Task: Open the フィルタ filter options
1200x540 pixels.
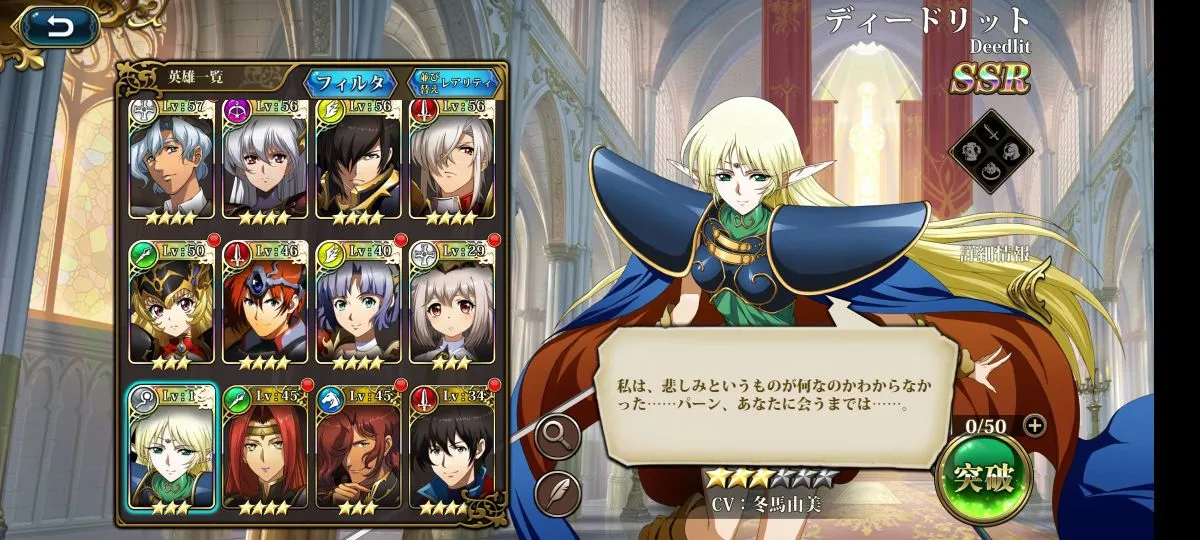Action: (350, 81)
